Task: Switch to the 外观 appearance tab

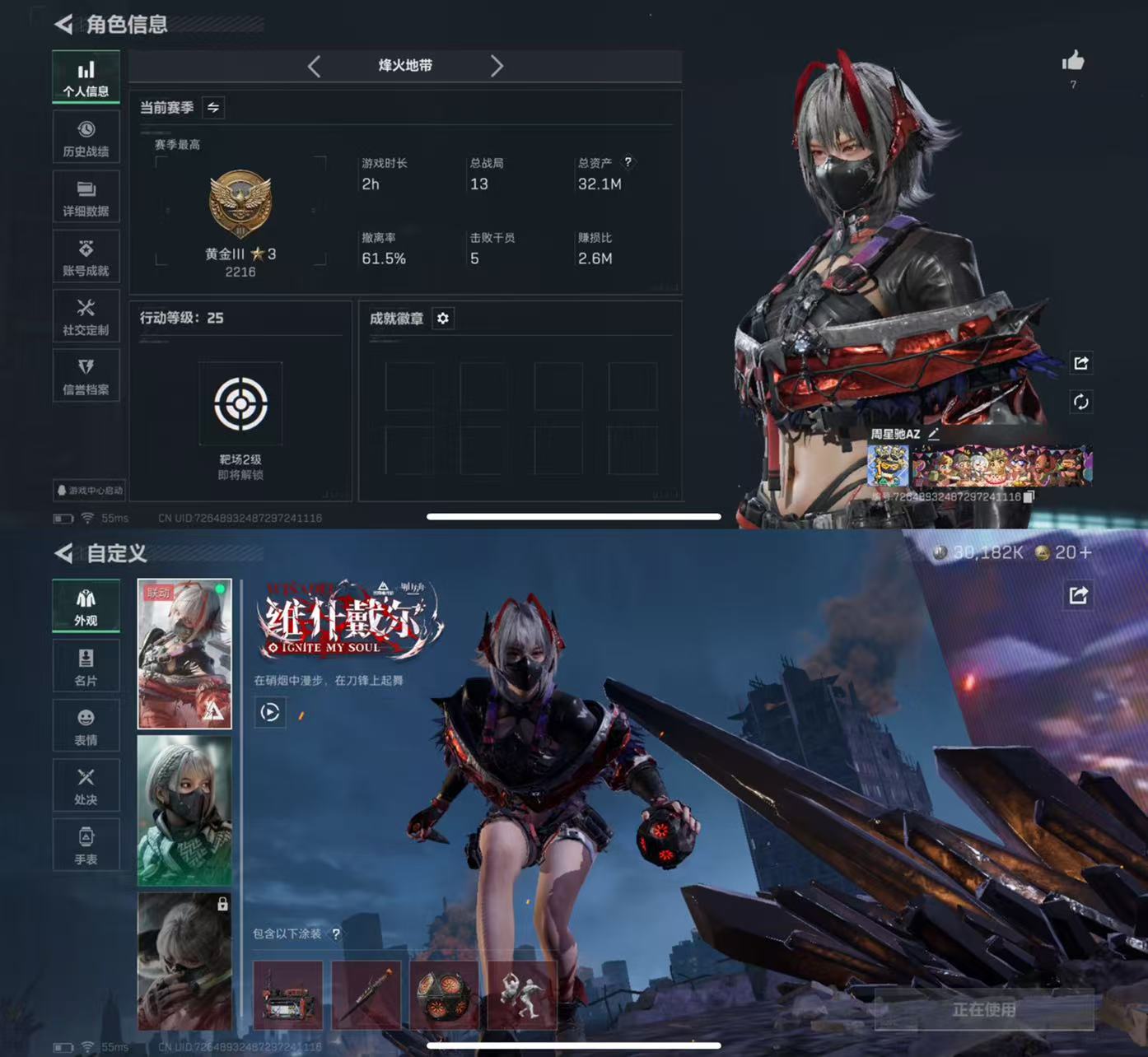Action: click(86, 605)
